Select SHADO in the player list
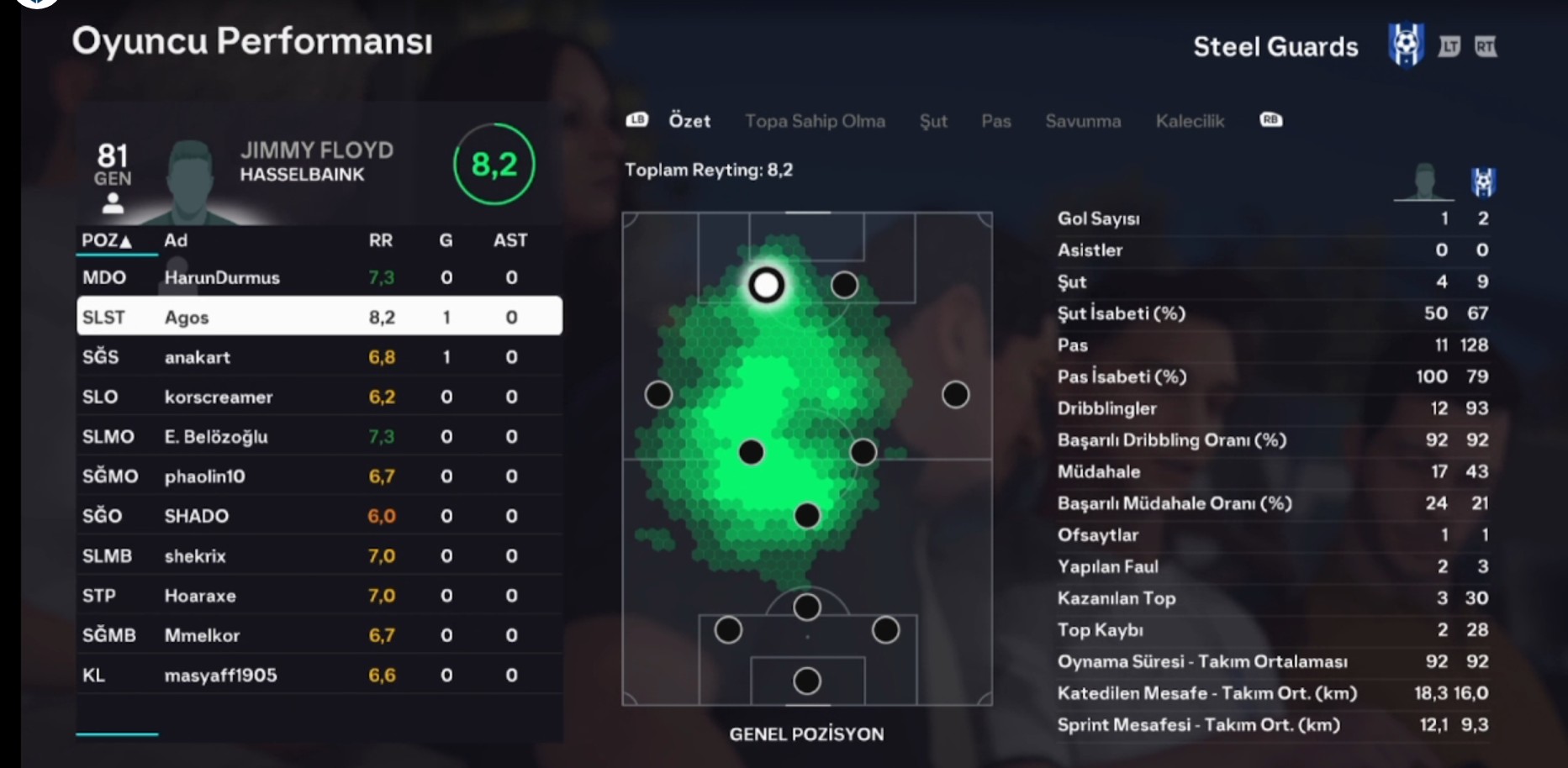The image size is (1568, 768). 319,516
